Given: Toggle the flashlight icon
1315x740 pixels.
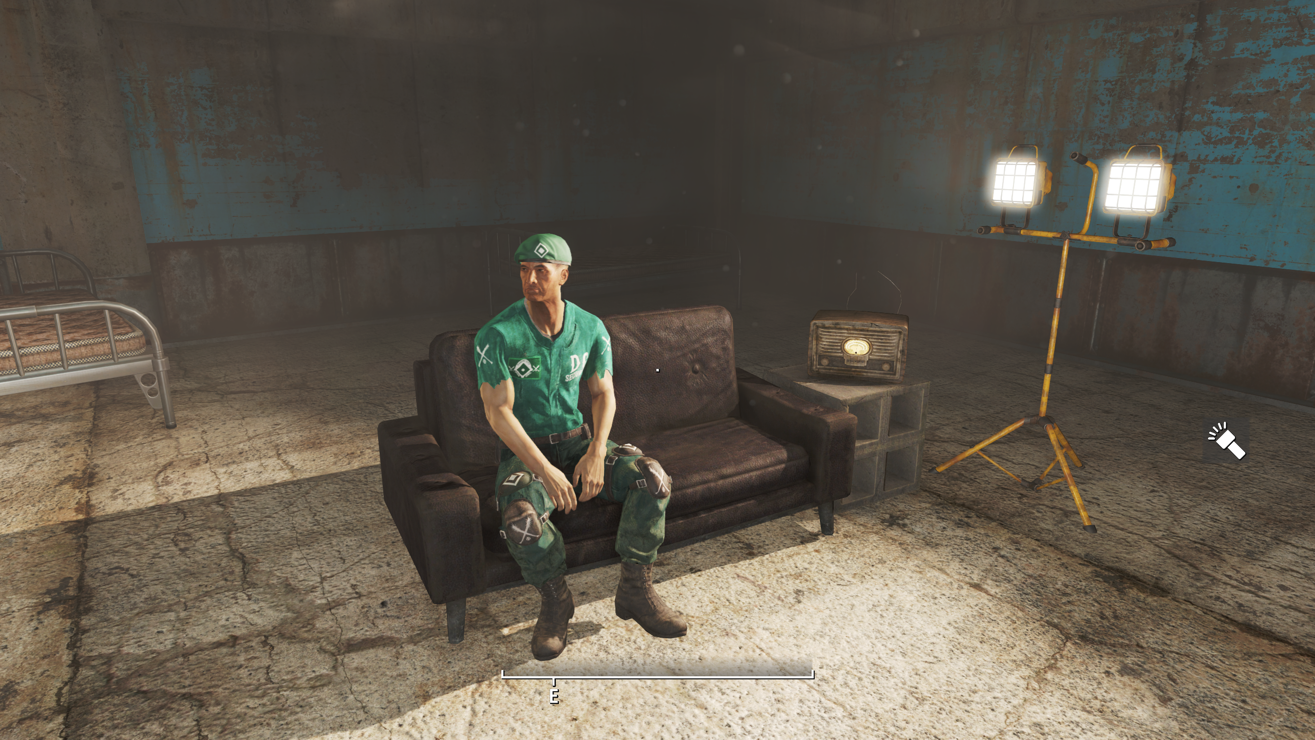Looking at the screenshot, I should click(x=1226, y=441).
